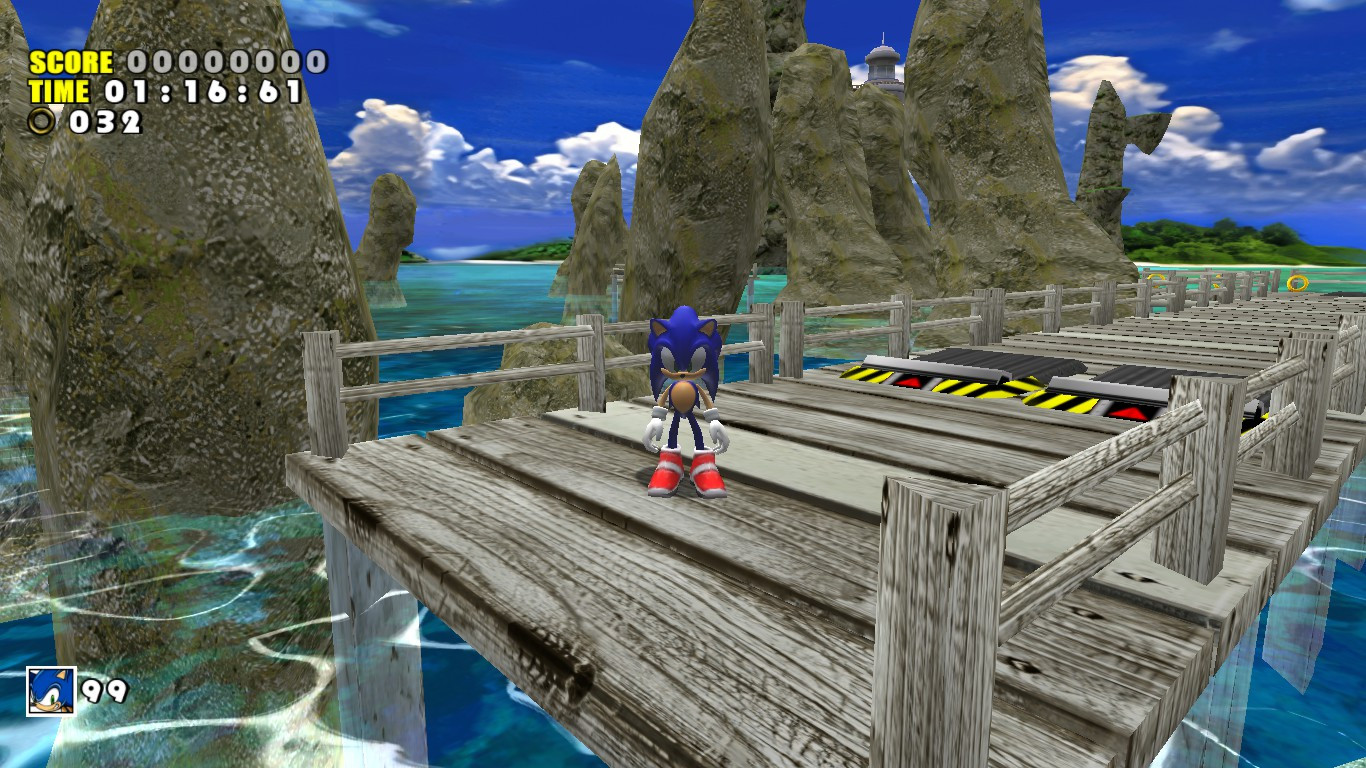Click the ring counter circle icon

tap(41, 120)
